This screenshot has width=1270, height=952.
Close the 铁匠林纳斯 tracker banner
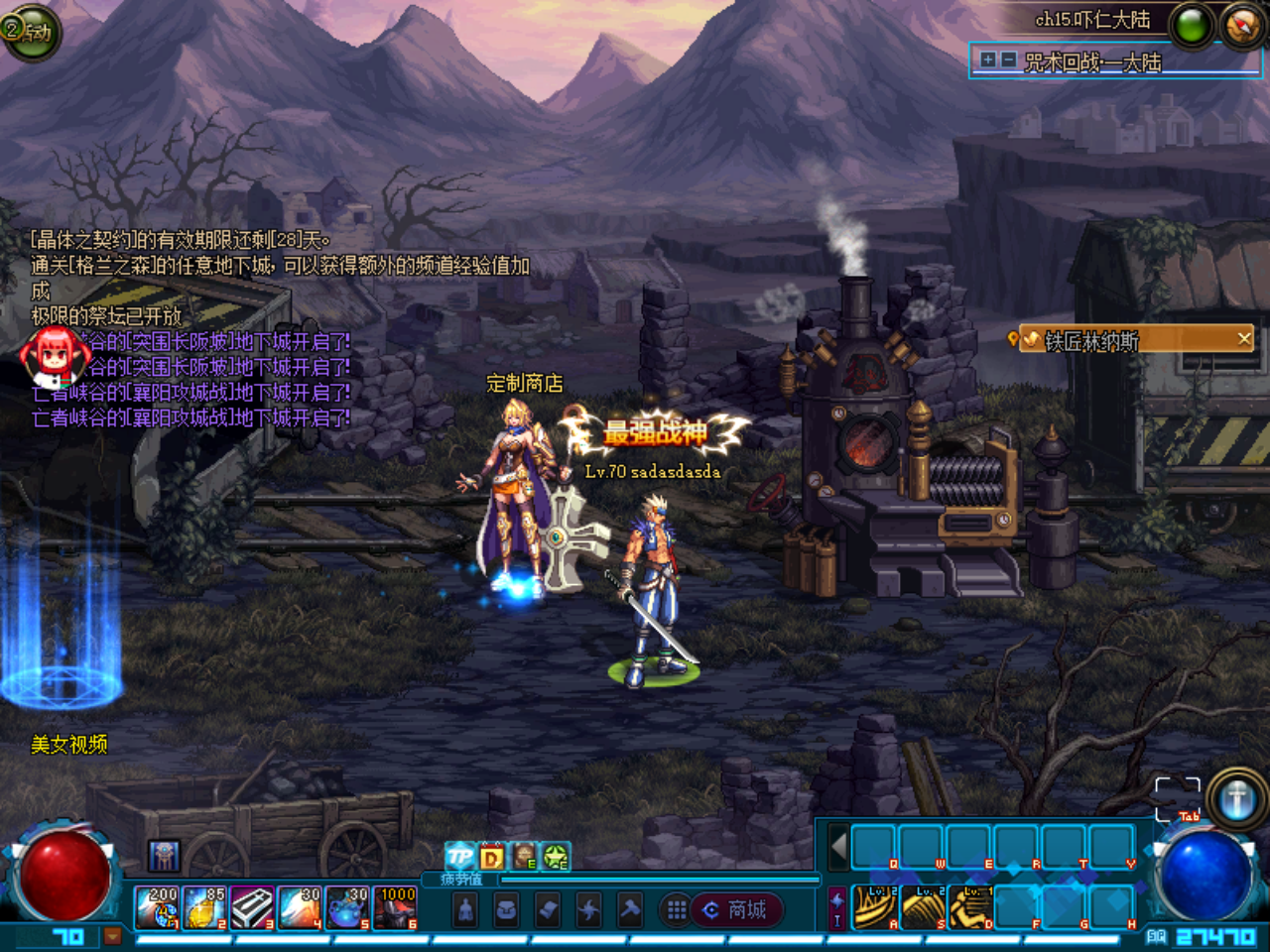(1244, 339)
